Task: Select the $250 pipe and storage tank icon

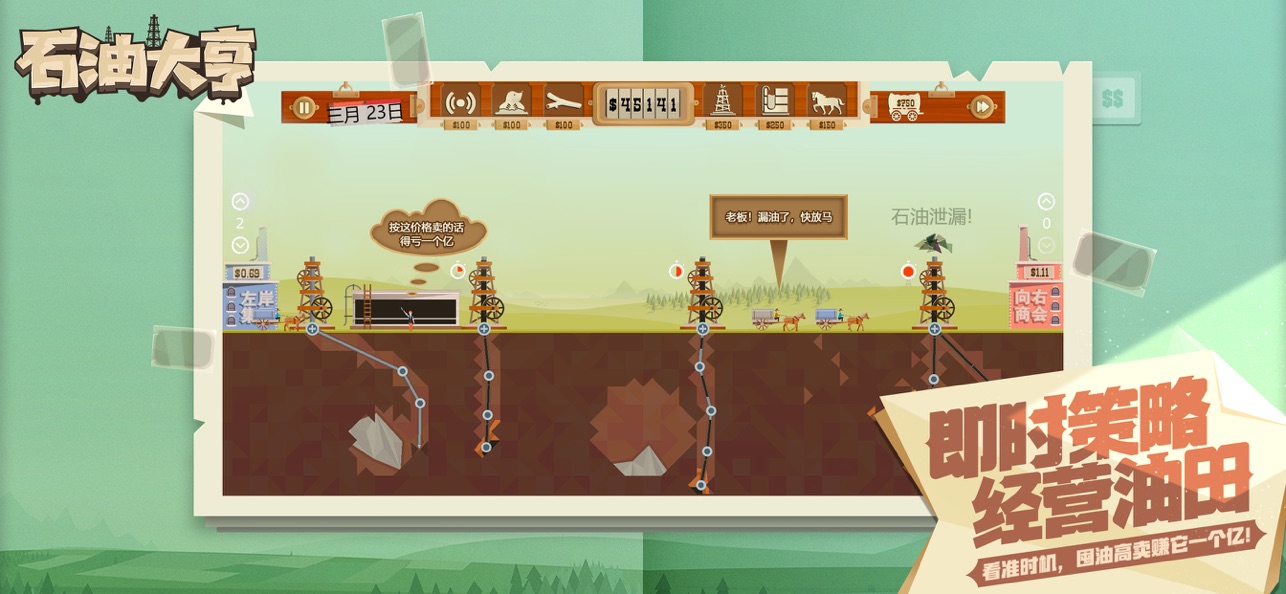Action: pos(774,102)
